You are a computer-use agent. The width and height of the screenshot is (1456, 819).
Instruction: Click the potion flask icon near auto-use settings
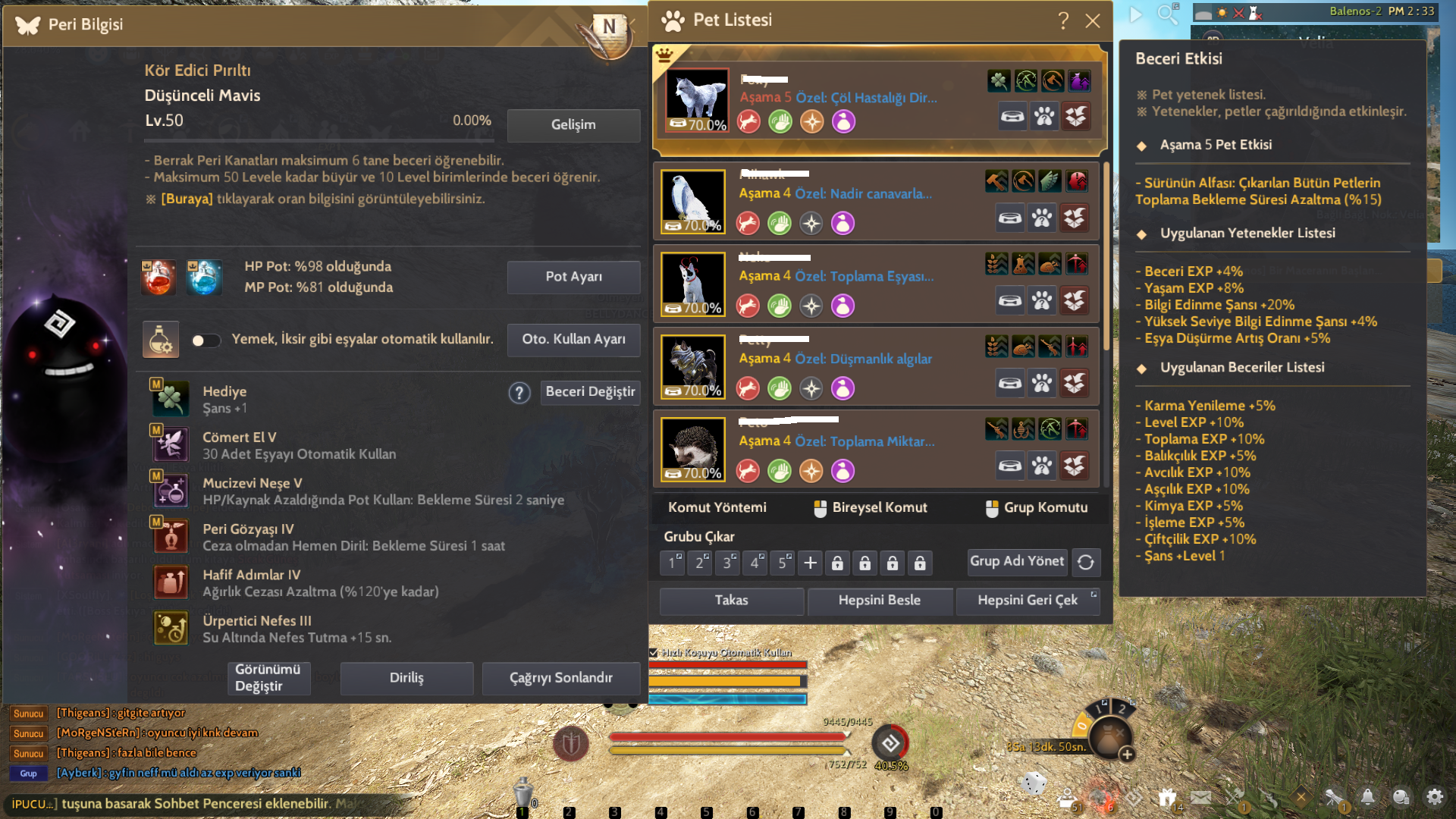159,339
